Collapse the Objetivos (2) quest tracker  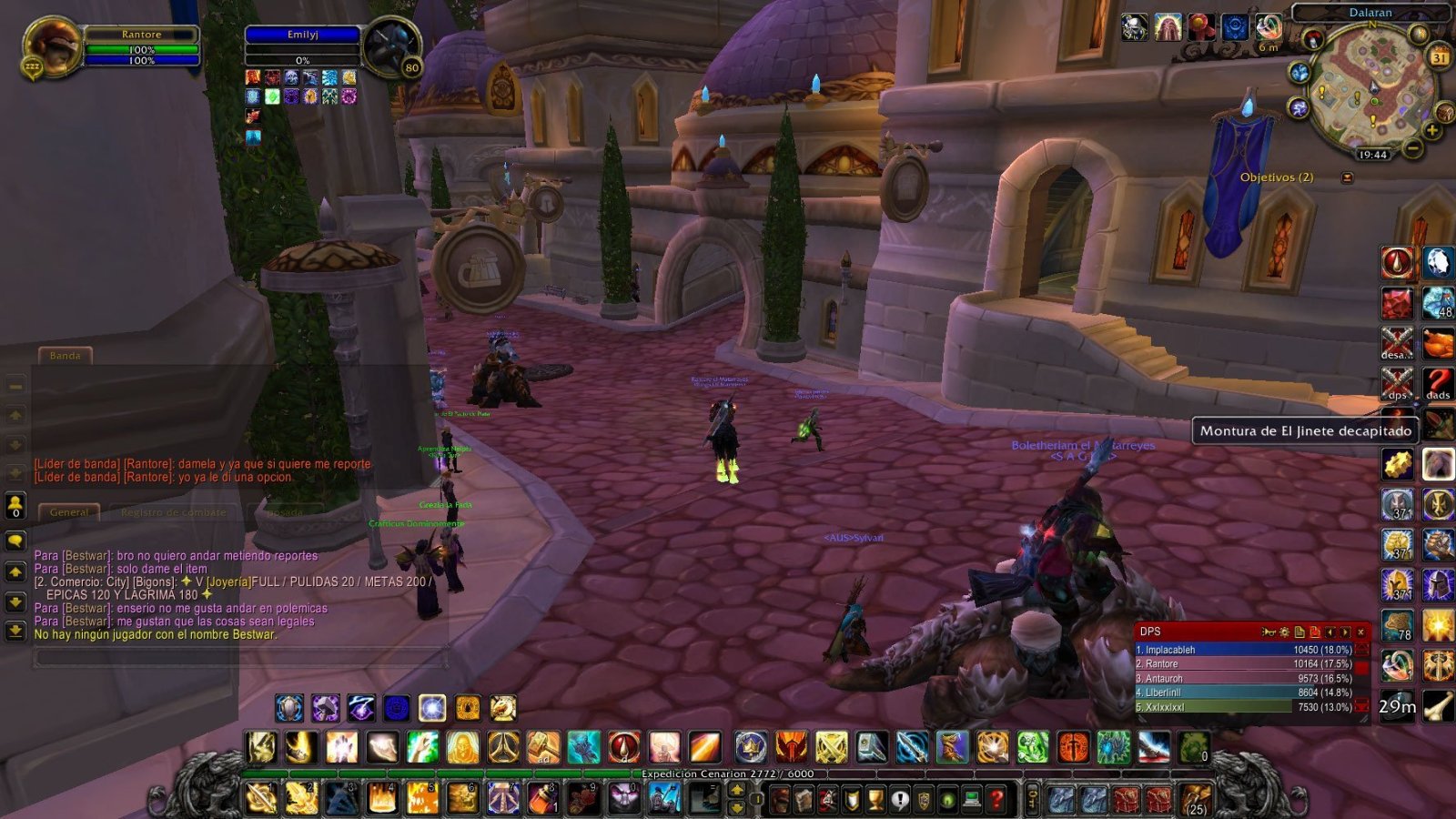1348,177
